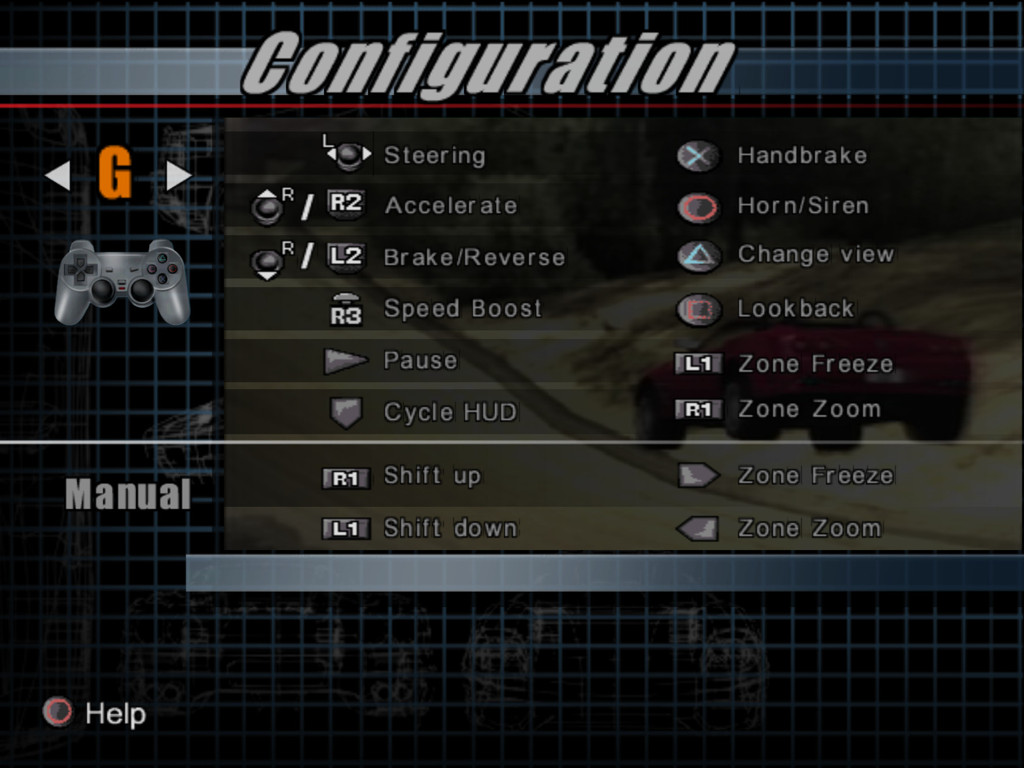The width and height of the screenshot is (1024, 768).
Task: Select the Shift down mapping
Action: (x=450, y=528)
